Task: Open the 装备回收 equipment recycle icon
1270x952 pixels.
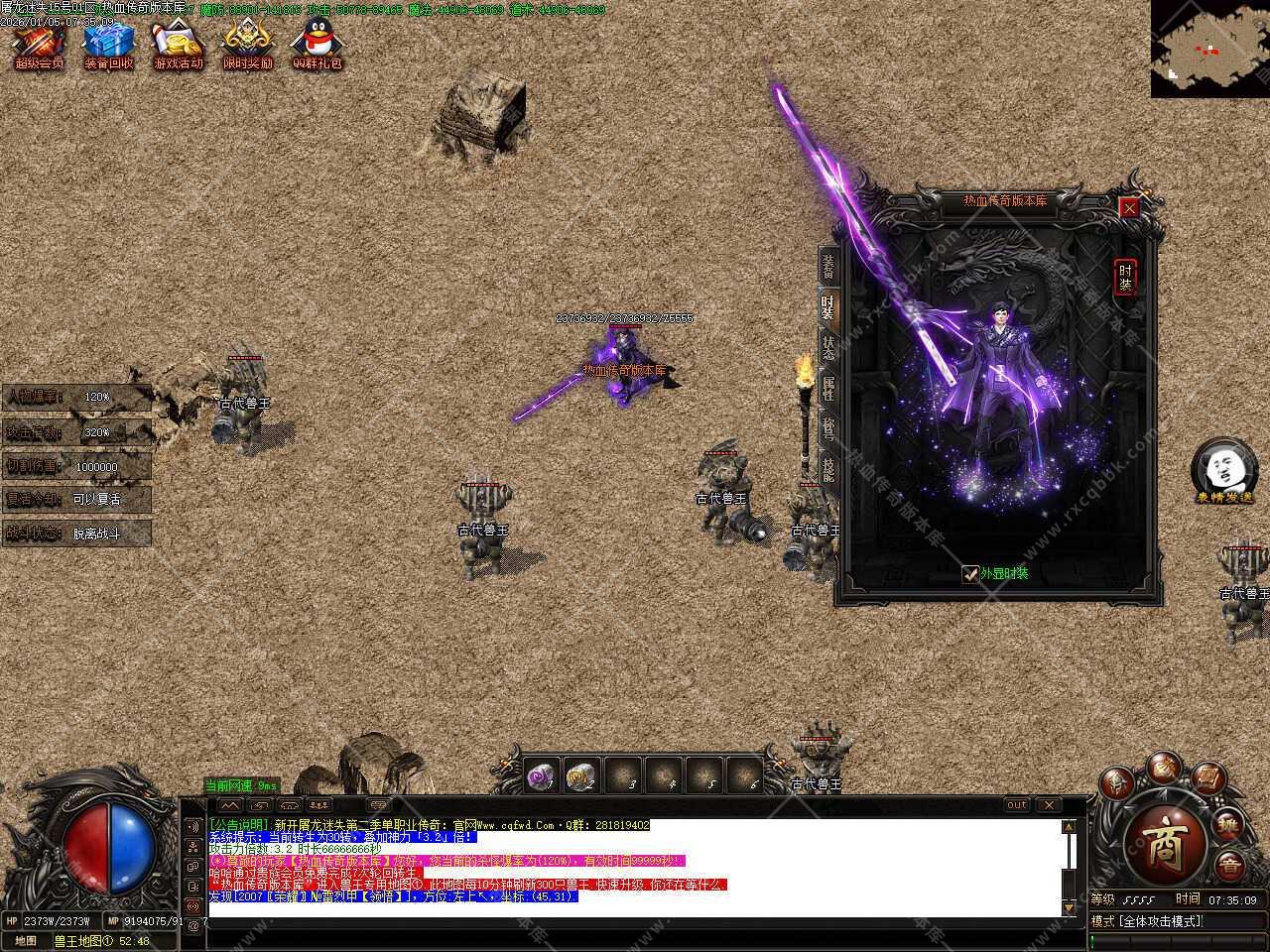Action: coord(108,44)
